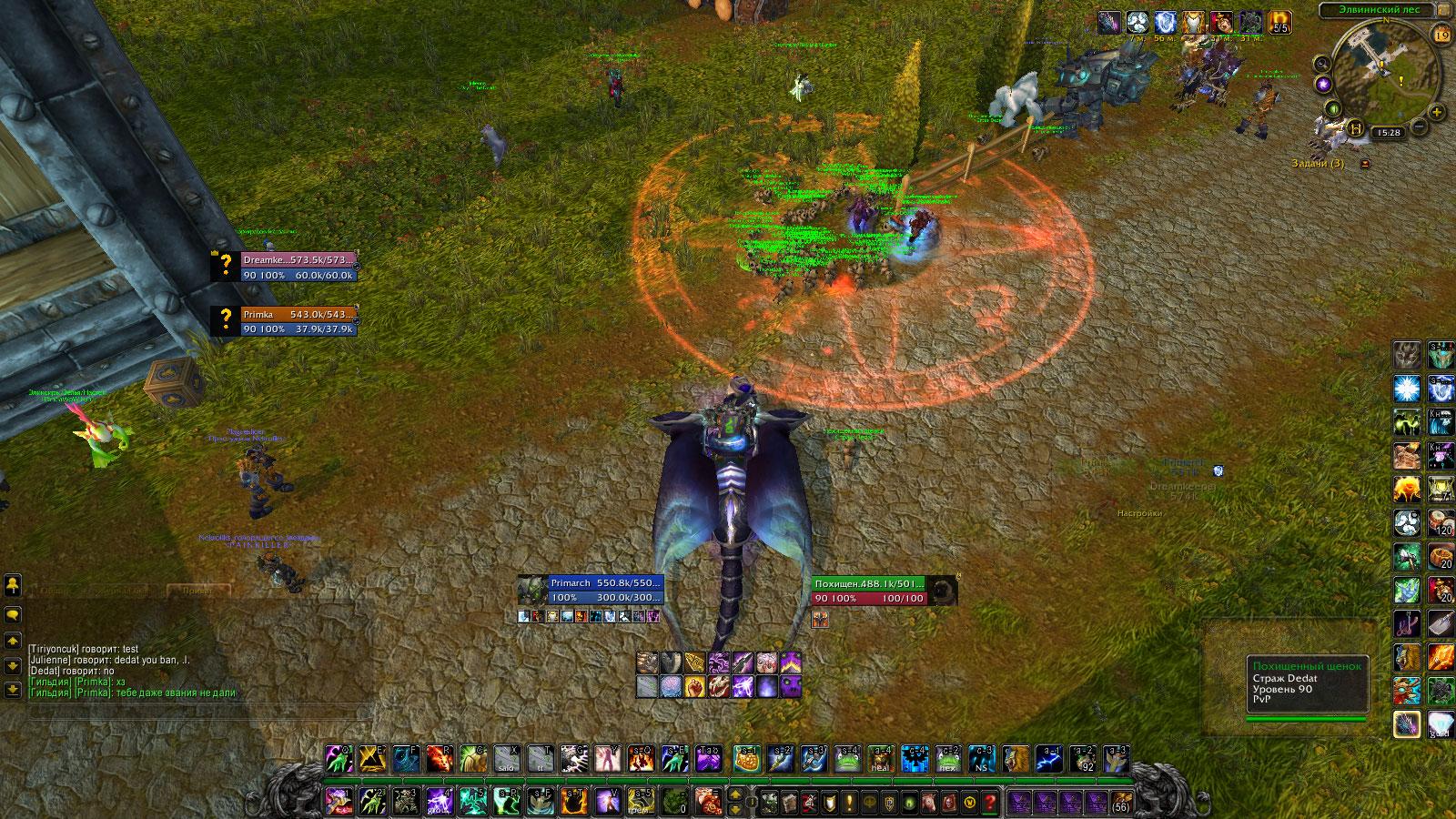This screenshot has height=819, width=1456.
Task: Activate the red flame ability bound to R
Action: [x=440, y=758]
